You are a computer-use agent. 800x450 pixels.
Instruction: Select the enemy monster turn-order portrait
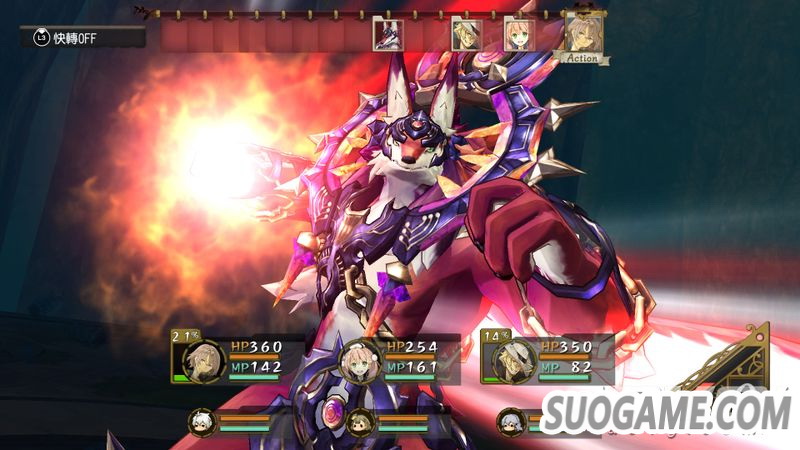[388, 35]
